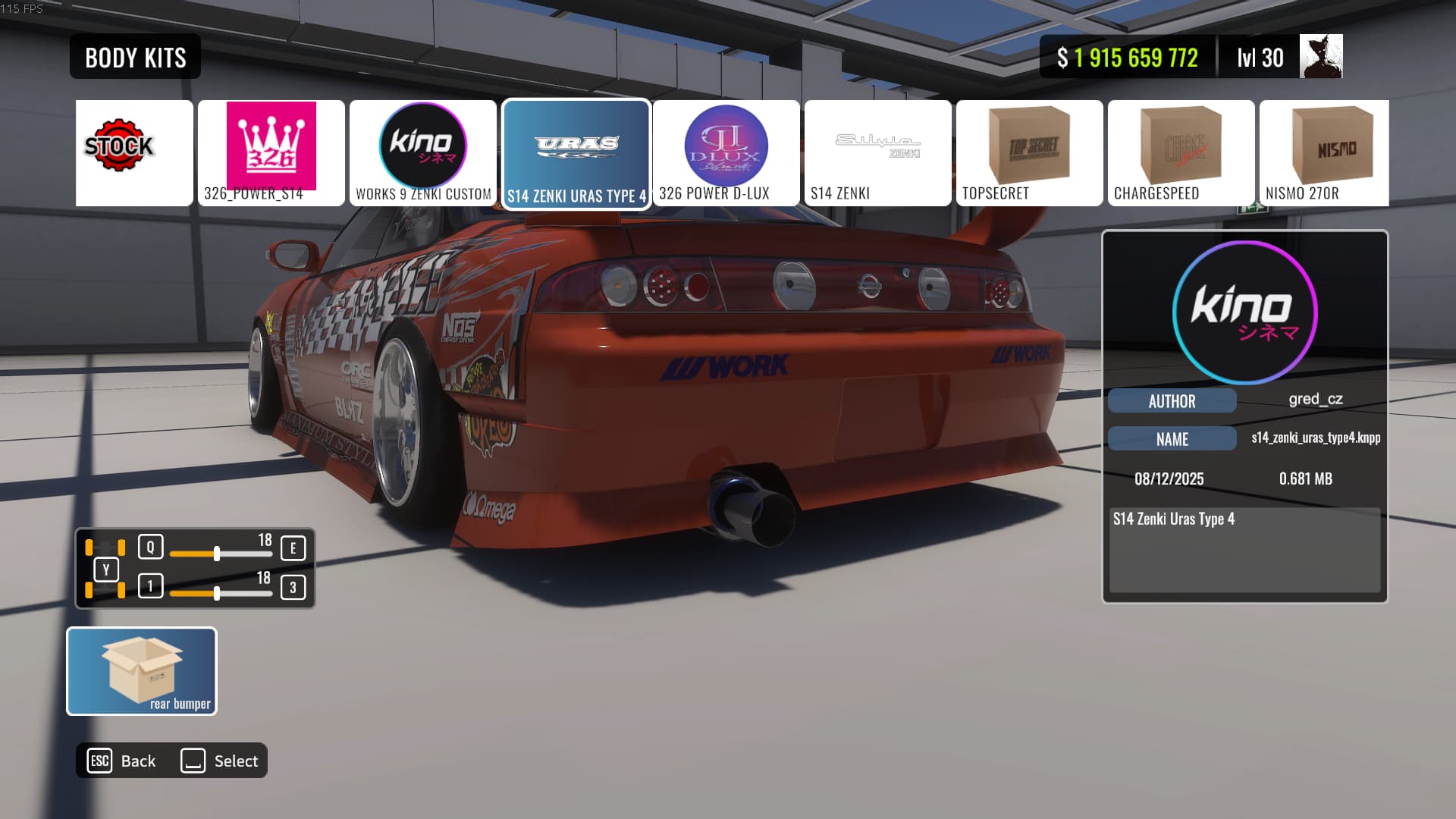Click the Kino author logo
Image resolution: width=1456 pixels, height=819 pixels.
pyautogui.click(x=1244, y=312)
